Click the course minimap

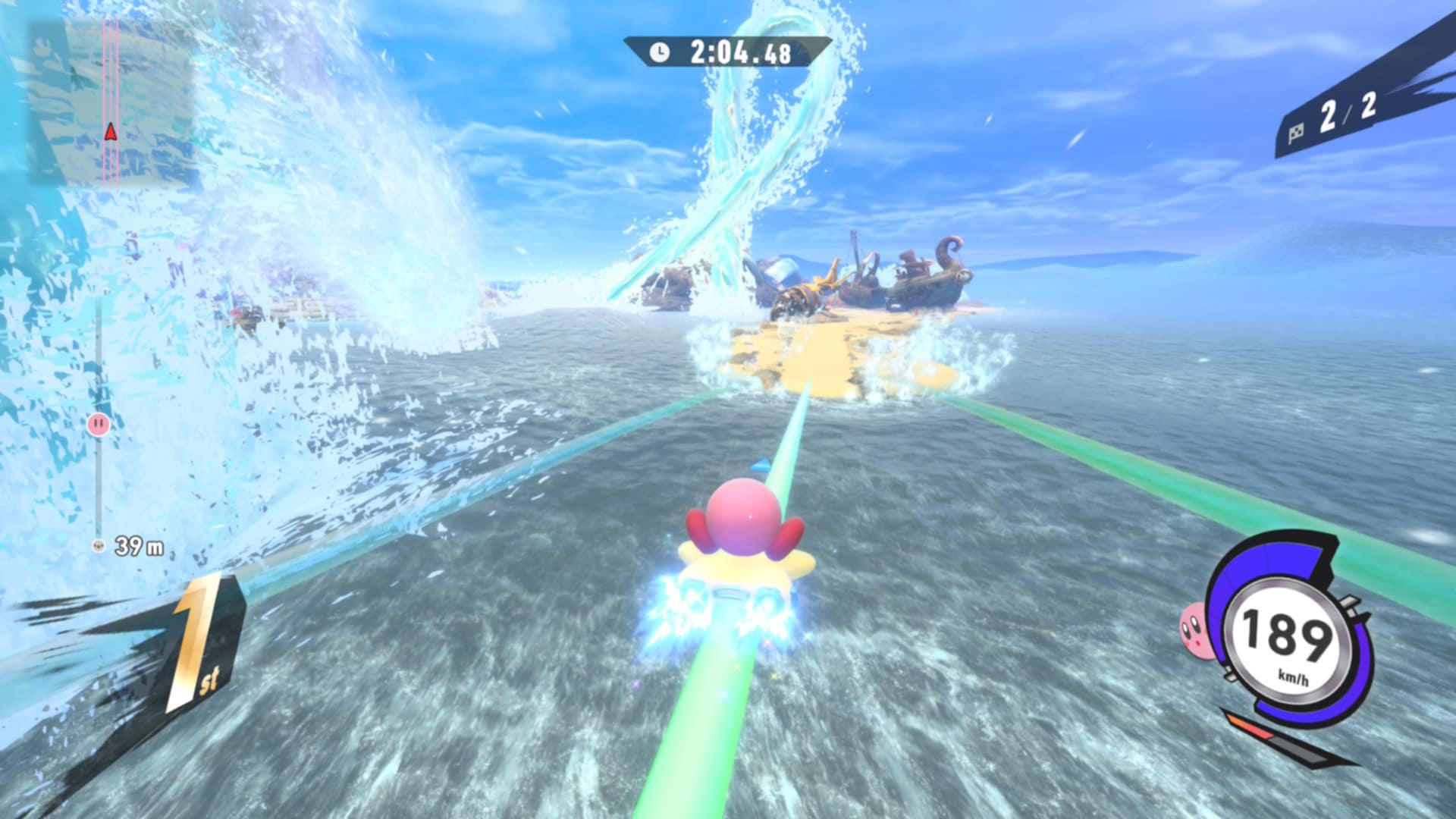tap(114, 102)
